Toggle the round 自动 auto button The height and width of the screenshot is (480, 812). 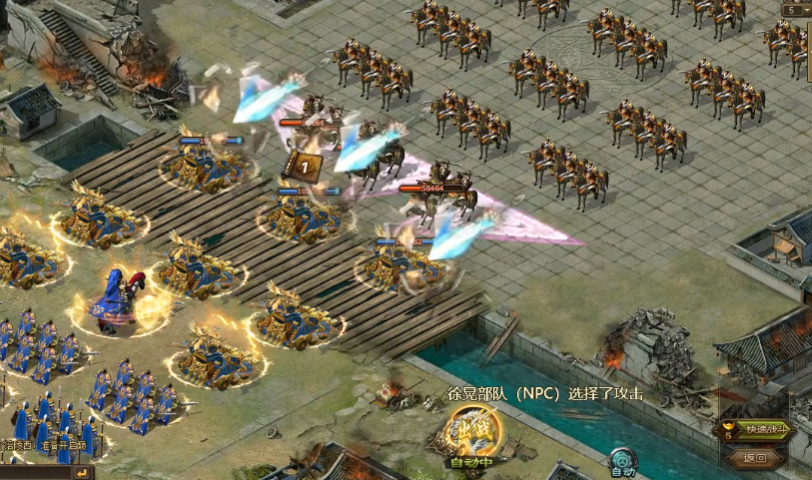click(622, 461)
